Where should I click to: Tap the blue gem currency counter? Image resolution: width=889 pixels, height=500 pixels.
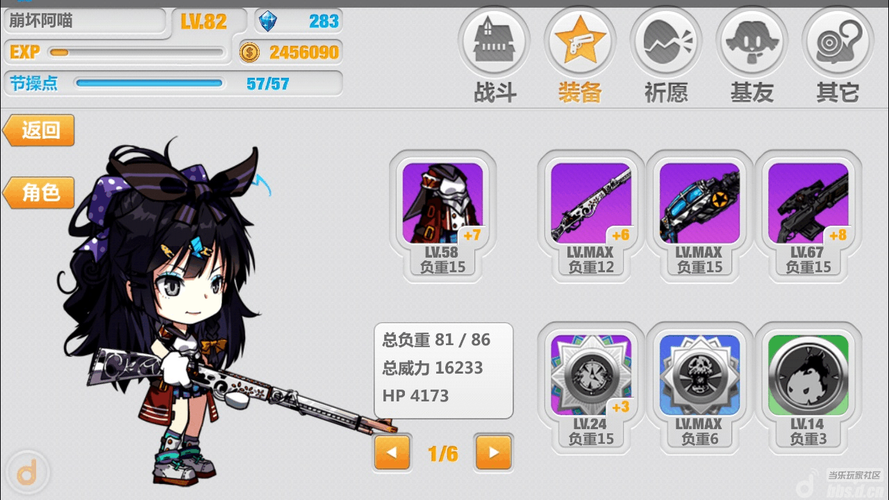coord(298,21)
